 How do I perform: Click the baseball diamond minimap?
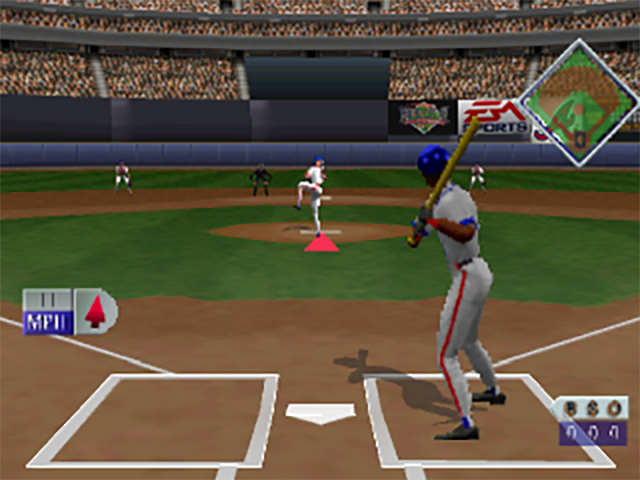(x=579, y=101)
